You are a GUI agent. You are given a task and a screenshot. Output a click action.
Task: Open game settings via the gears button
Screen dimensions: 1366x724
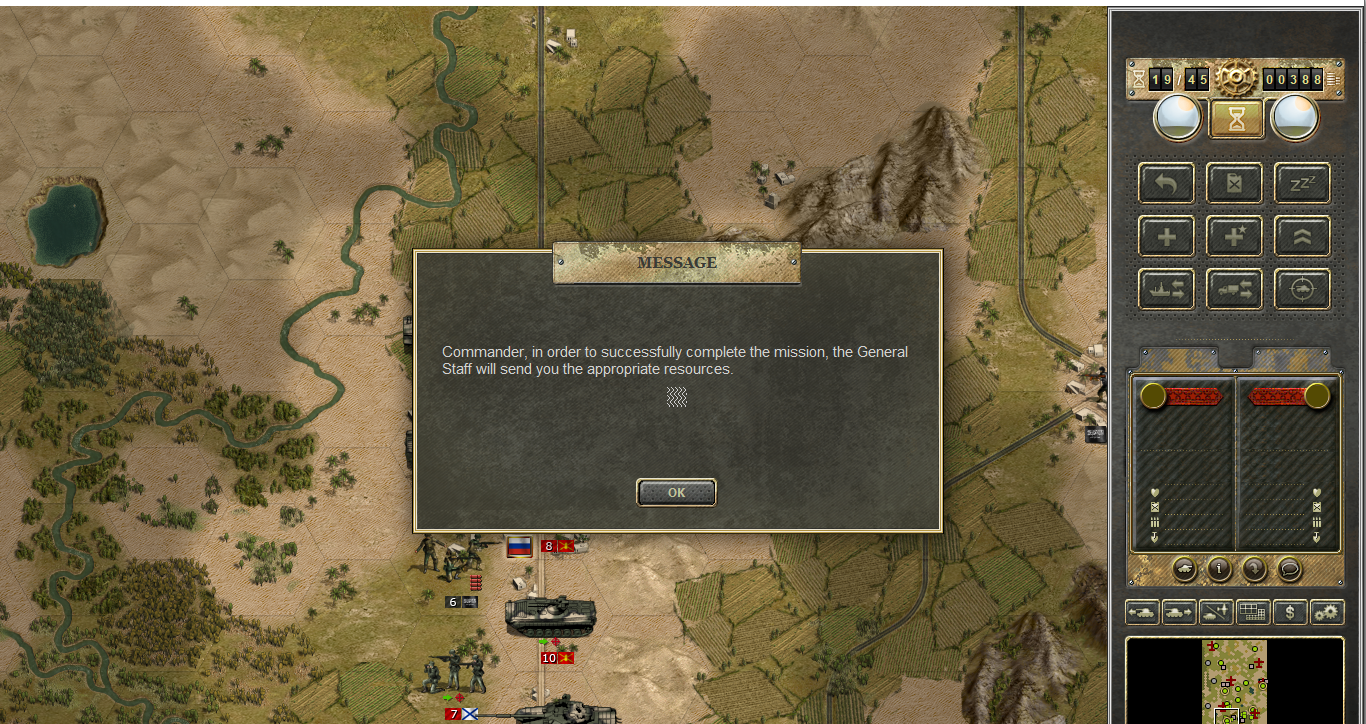tap(1327, 612)
